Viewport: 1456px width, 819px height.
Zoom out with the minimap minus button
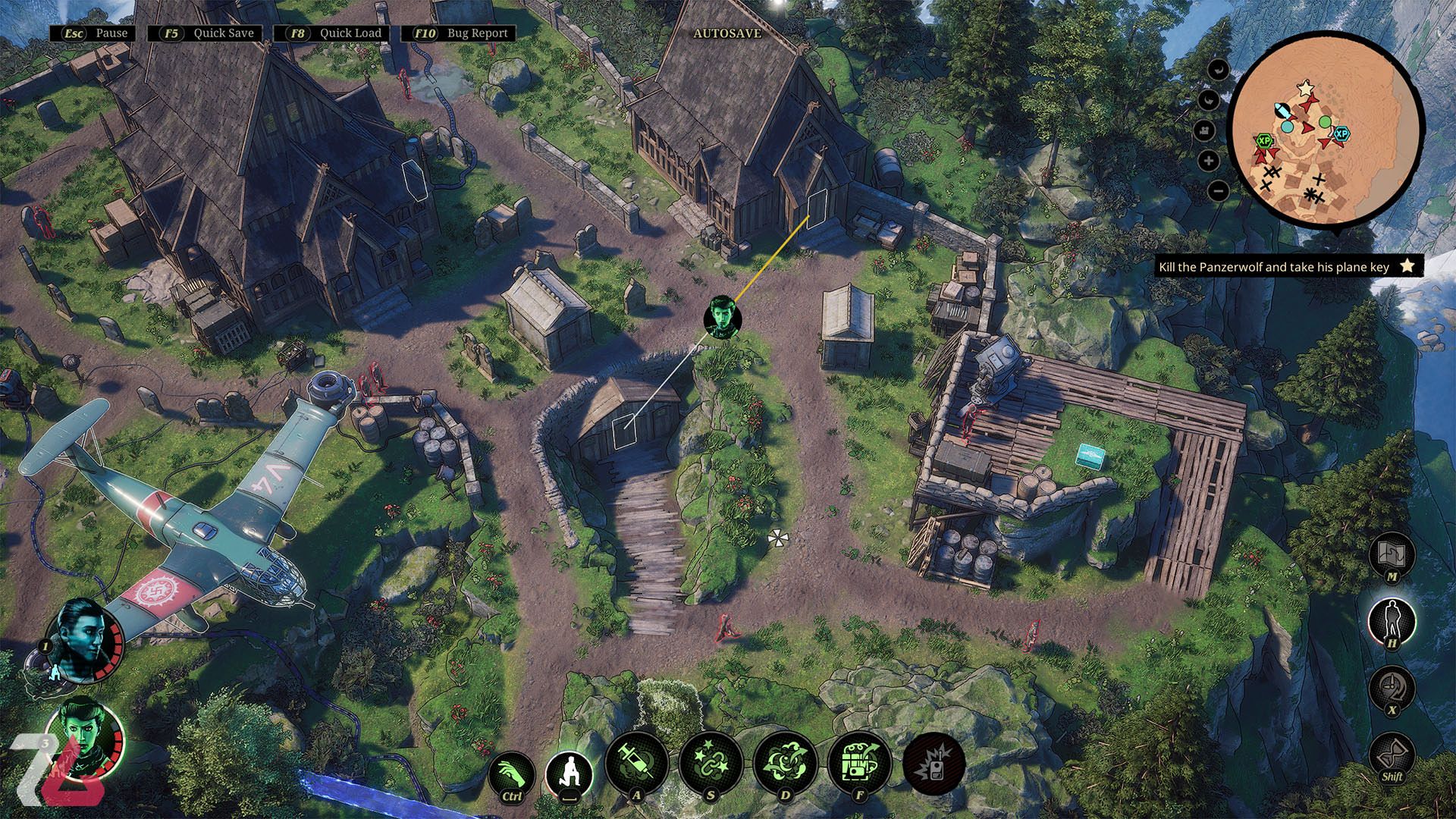[1218, 191]
